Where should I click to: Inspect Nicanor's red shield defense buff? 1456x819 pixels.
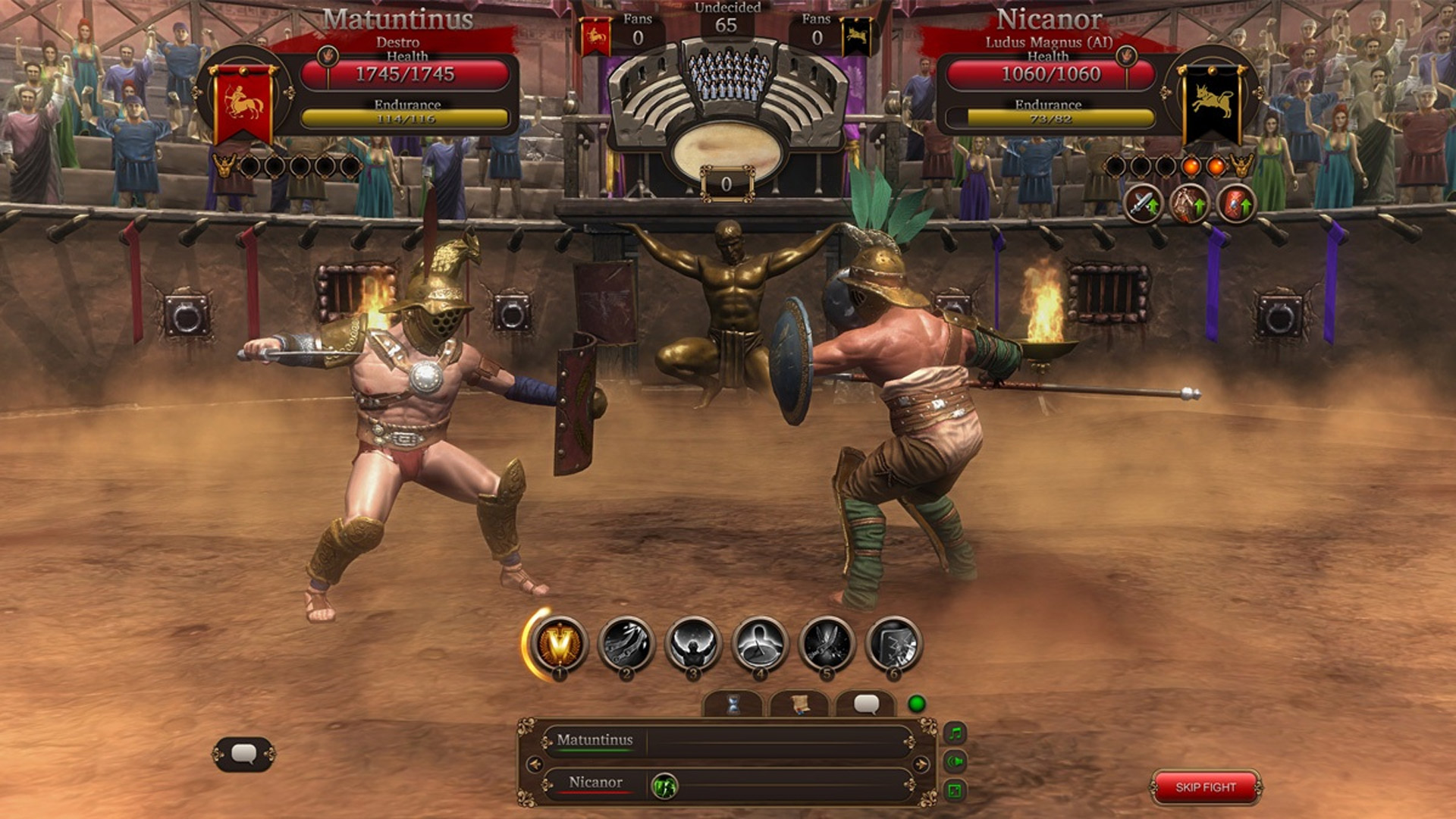tap(1236, 203)
